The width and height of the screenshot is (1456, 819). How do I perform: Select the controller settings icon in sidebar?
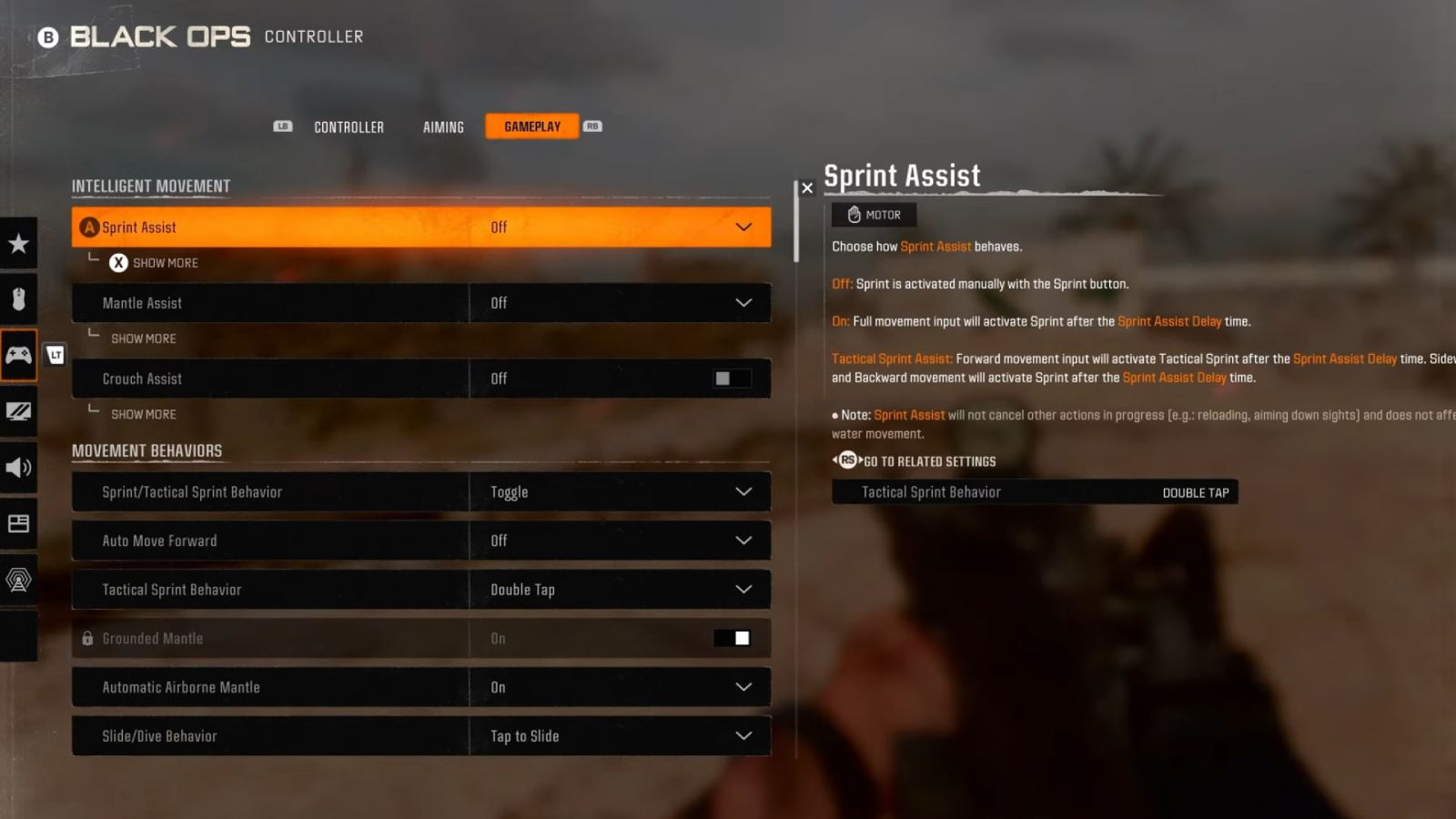pyautogui.click(x=19, y=355)
